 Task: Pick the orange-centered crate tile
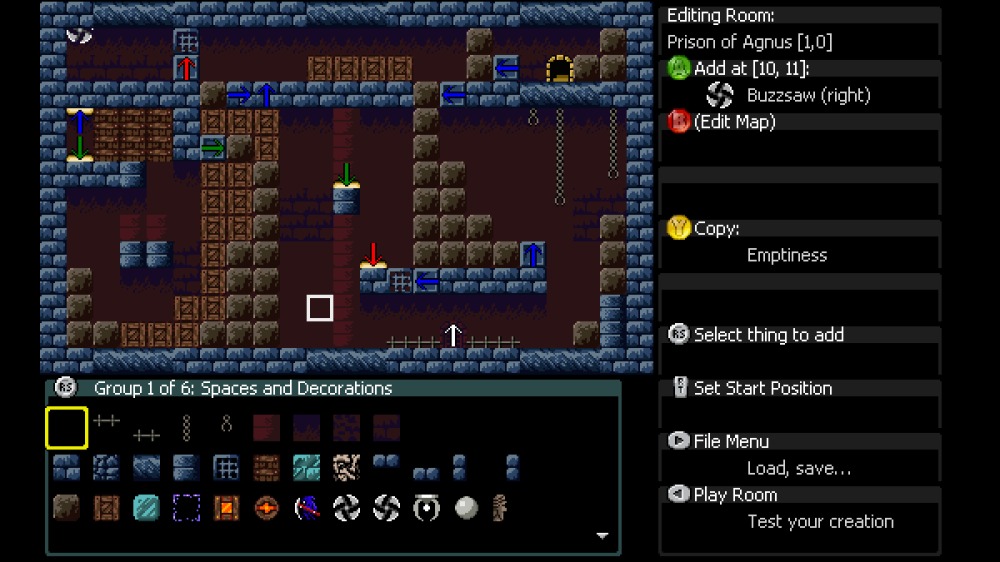226,508
